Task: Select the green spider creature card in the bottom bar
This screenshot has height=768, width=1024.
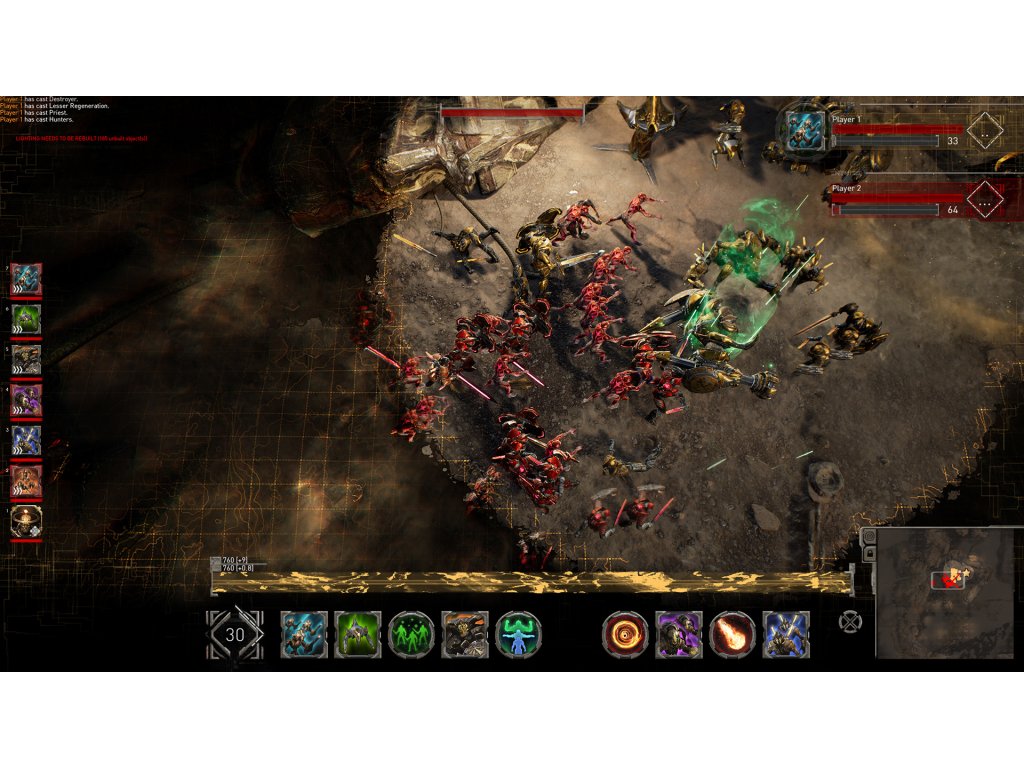Action: [357, 634]
